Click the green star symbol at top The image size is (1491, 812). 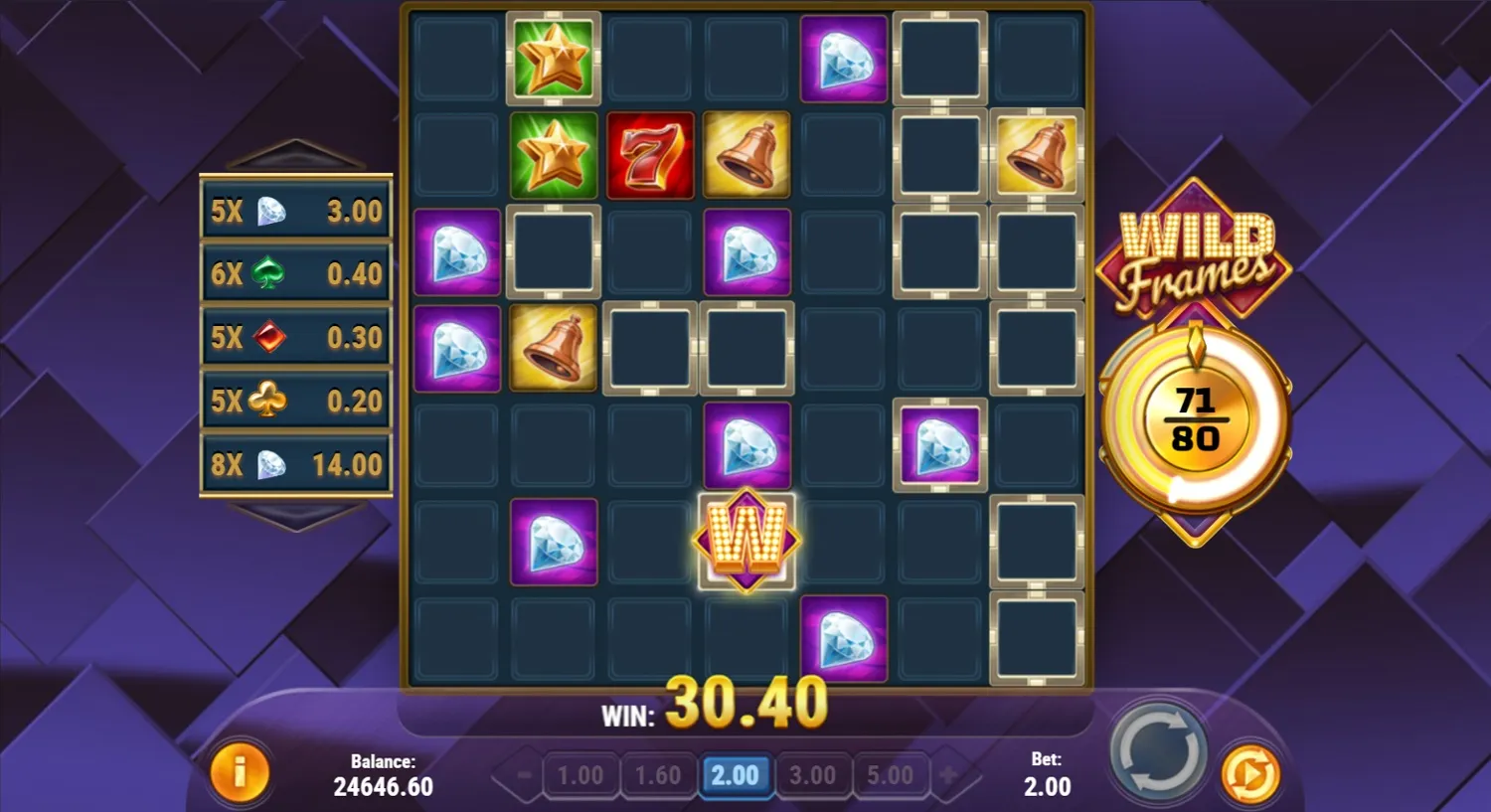tap(554, 58)
